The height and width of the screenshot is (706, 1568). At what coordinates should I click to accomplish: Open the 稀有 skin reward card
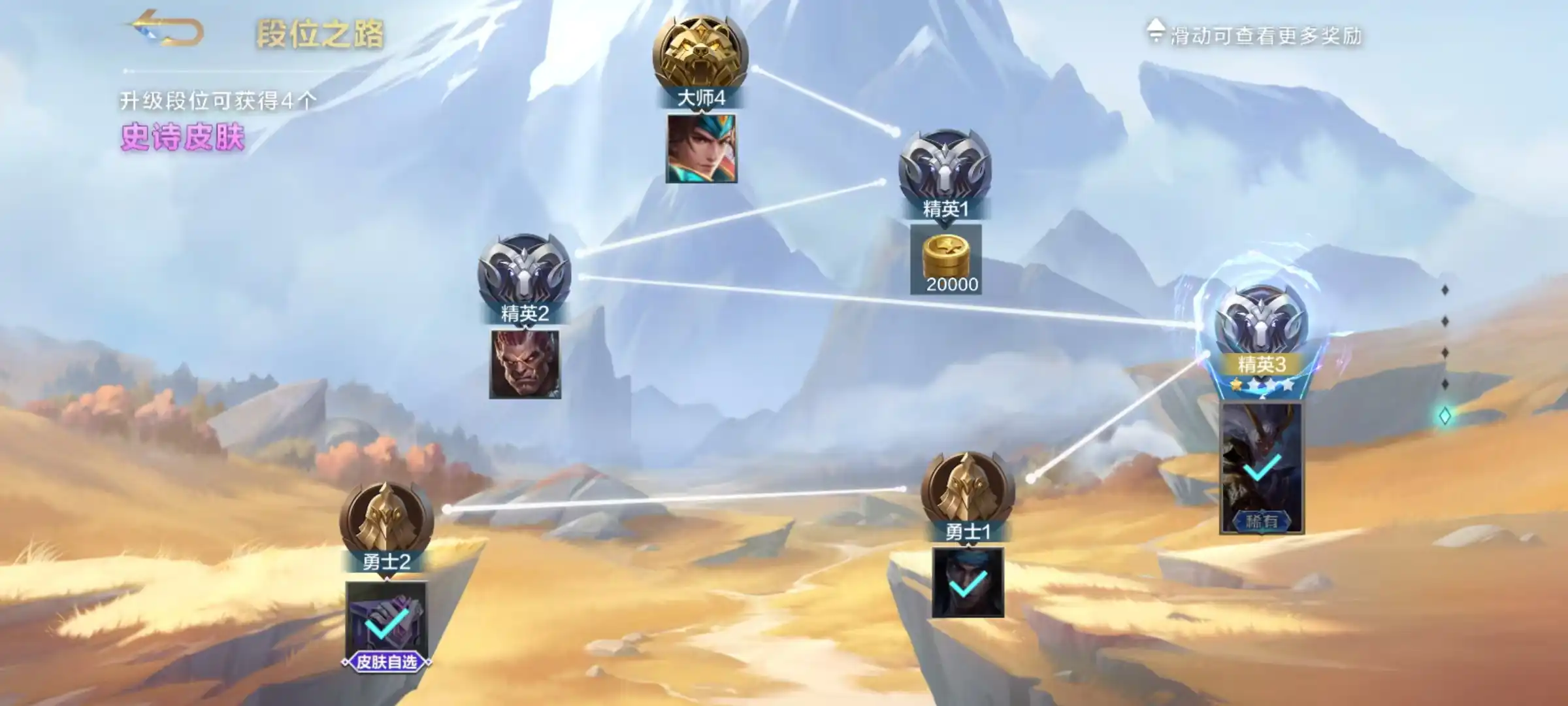(1262, 468)
